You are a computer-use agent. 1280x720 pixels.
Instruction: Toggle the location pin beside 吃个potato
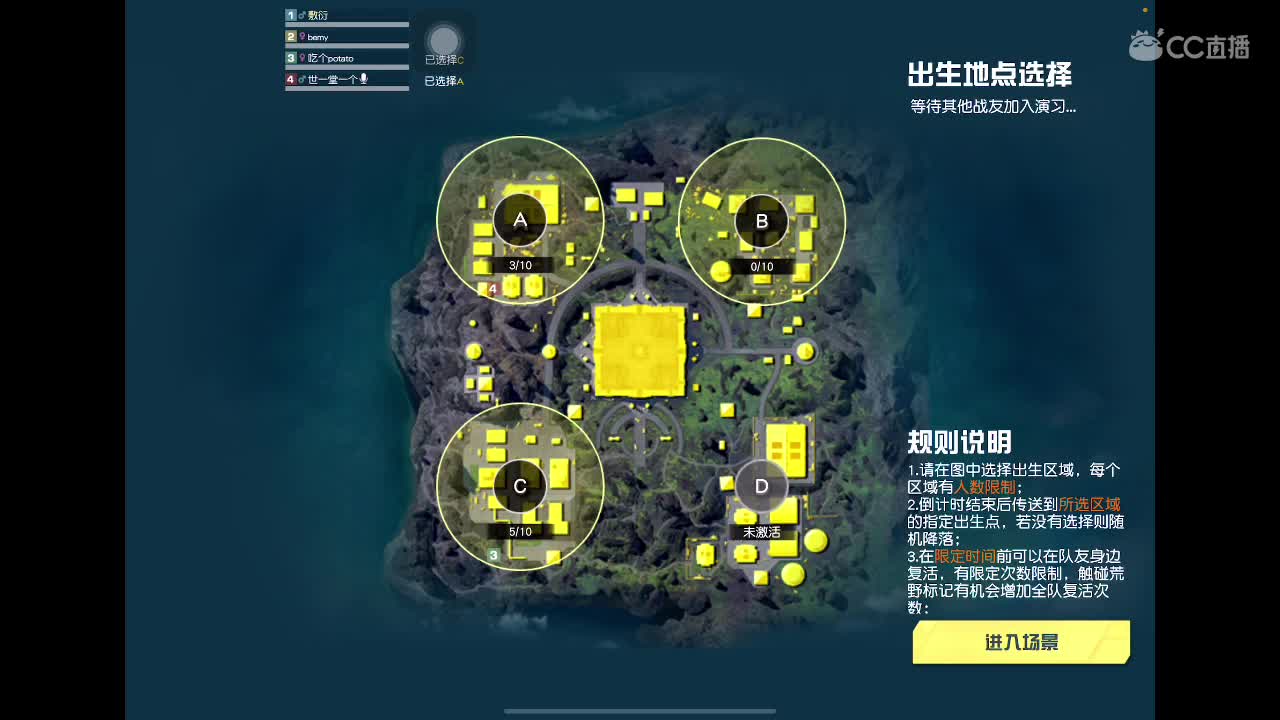pos(303,58)
